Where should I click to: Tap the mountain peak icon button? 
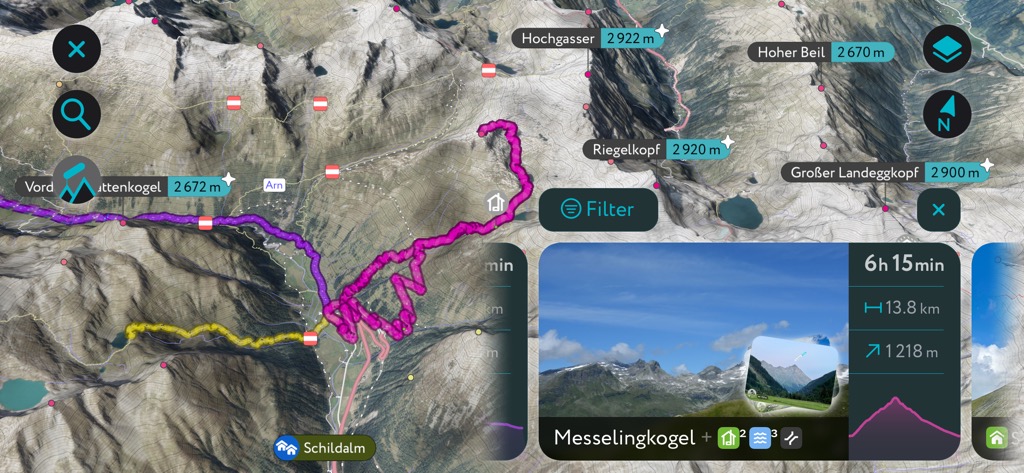pos(77,181)
